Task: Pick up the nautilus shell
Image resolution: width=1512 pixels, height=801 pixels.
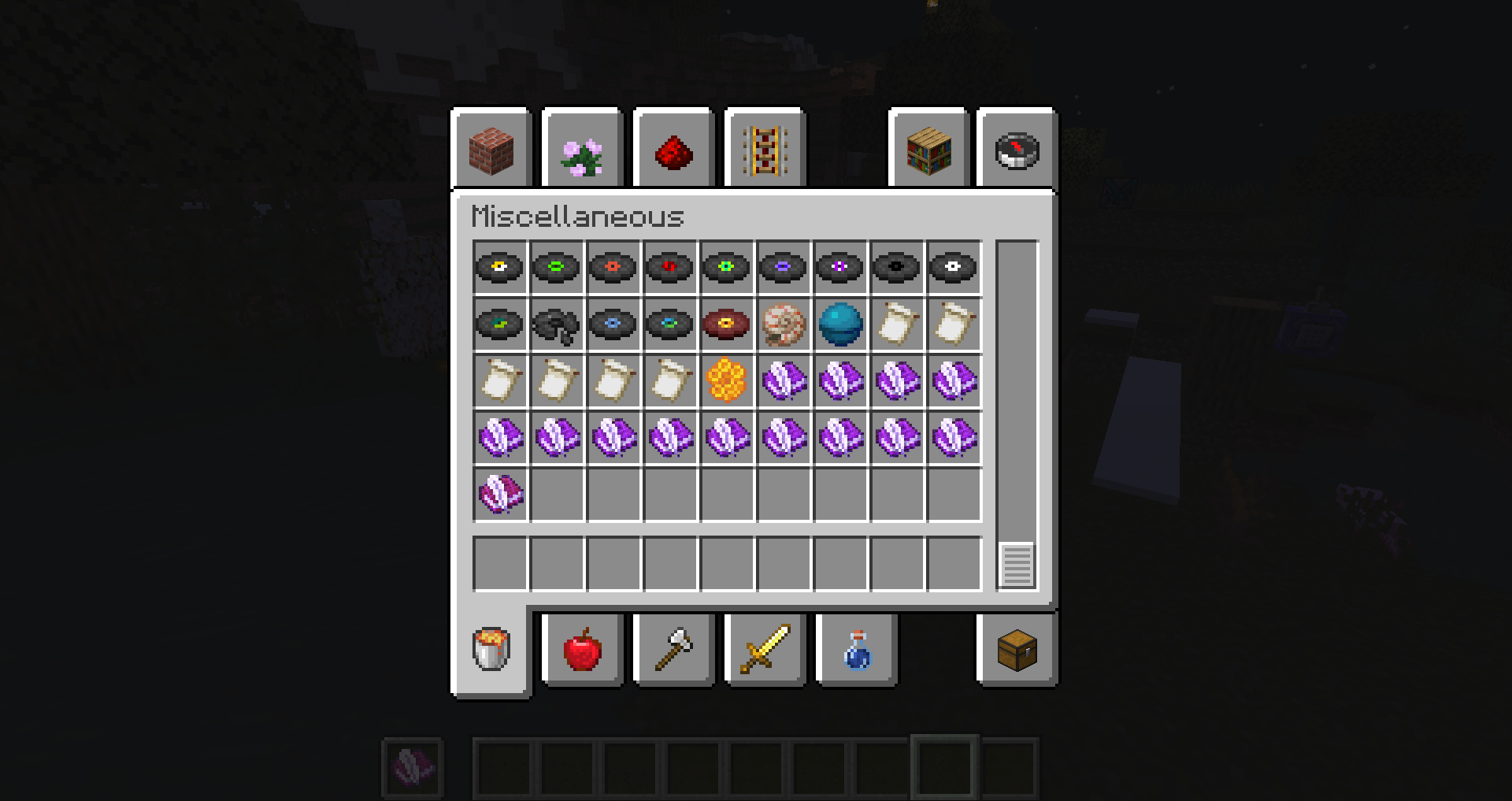Action: [784, 324]
